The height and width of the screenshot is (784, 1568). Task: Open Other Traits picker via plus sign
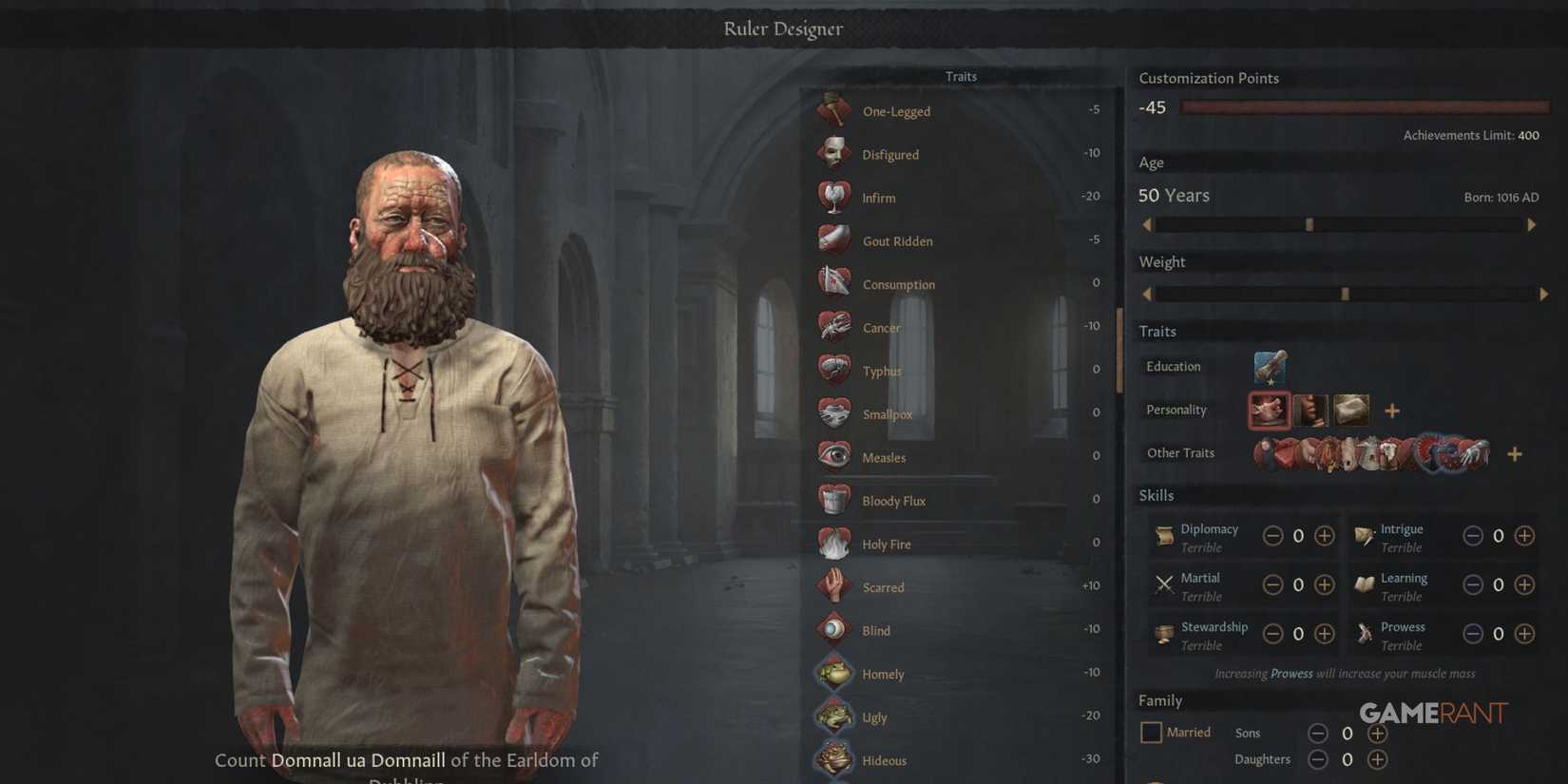[1515, 453]
